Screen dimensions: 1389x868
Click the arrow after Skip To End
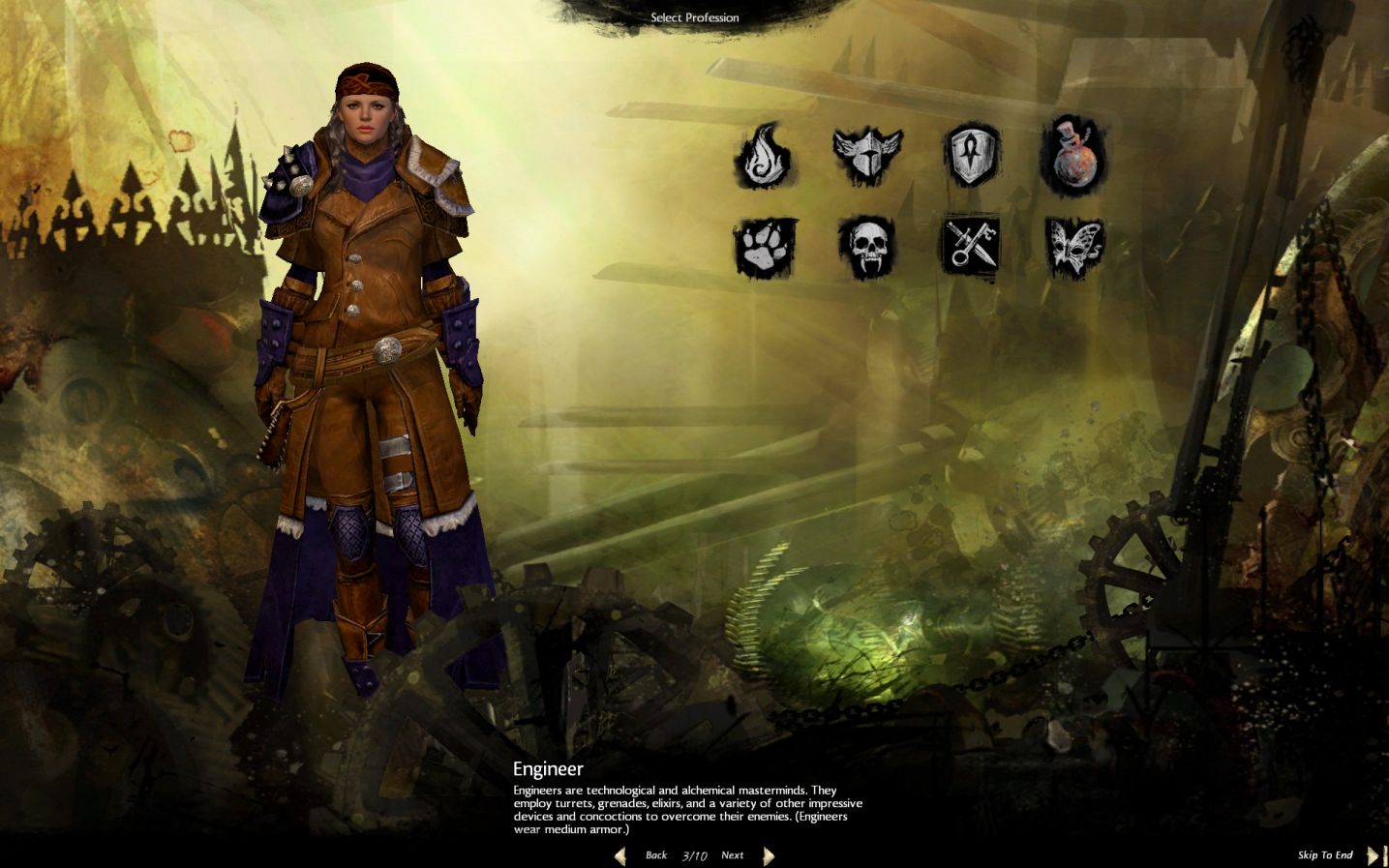(x=1374, y=855)
